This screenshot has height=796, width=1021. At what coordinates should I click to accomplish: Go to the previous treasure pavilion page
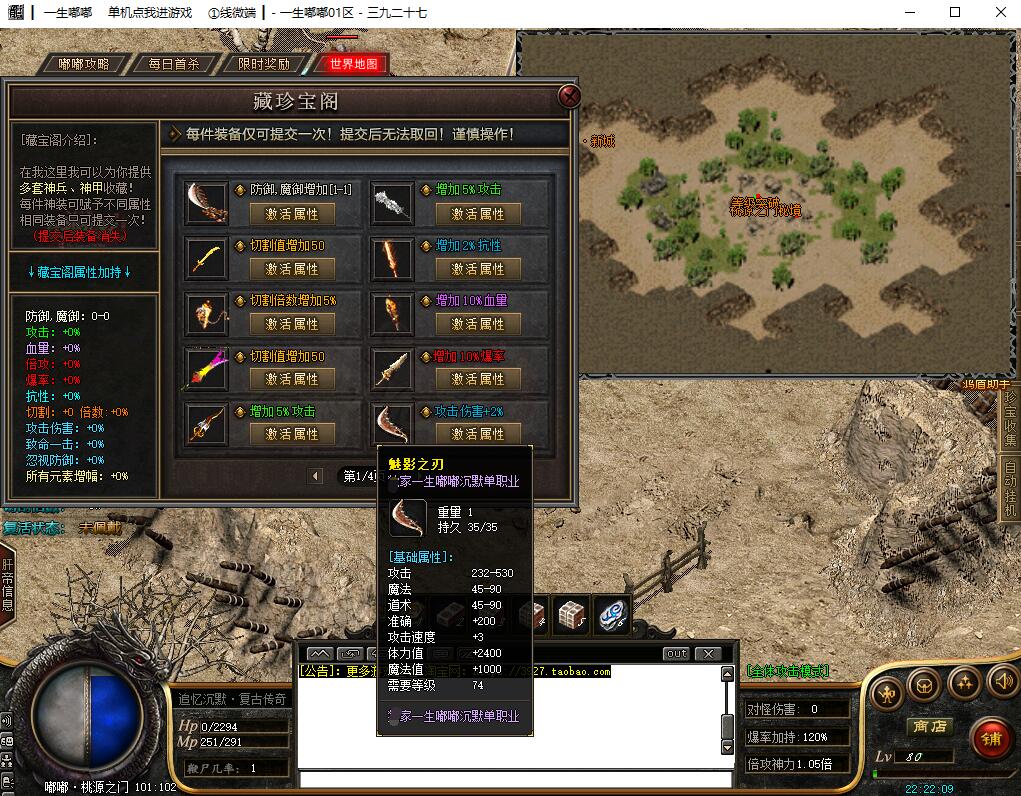316,476
